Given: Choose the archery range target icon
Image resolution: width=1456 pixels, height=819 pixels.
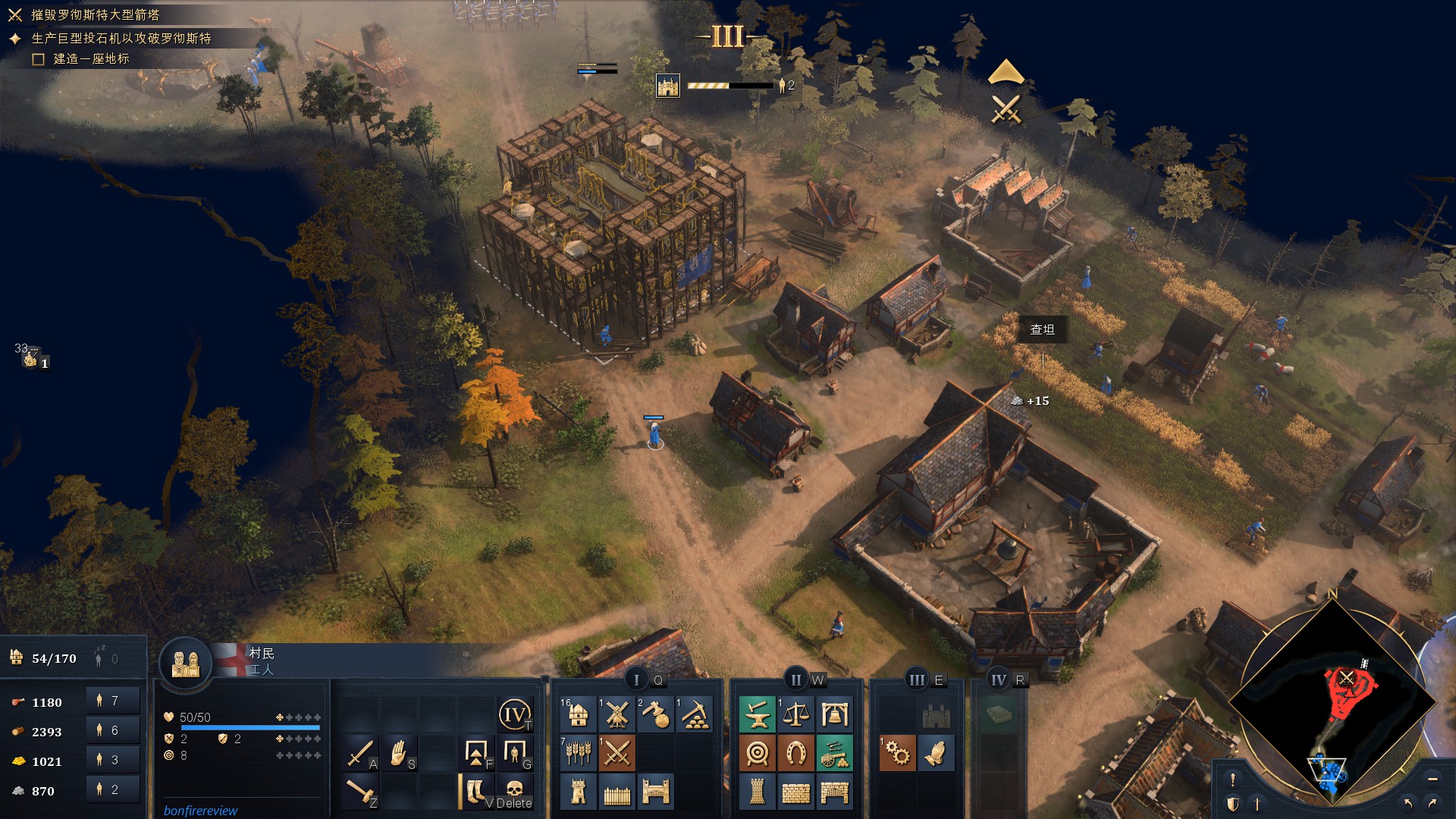Looking at the screenshot, I should (x=757, y=753).
